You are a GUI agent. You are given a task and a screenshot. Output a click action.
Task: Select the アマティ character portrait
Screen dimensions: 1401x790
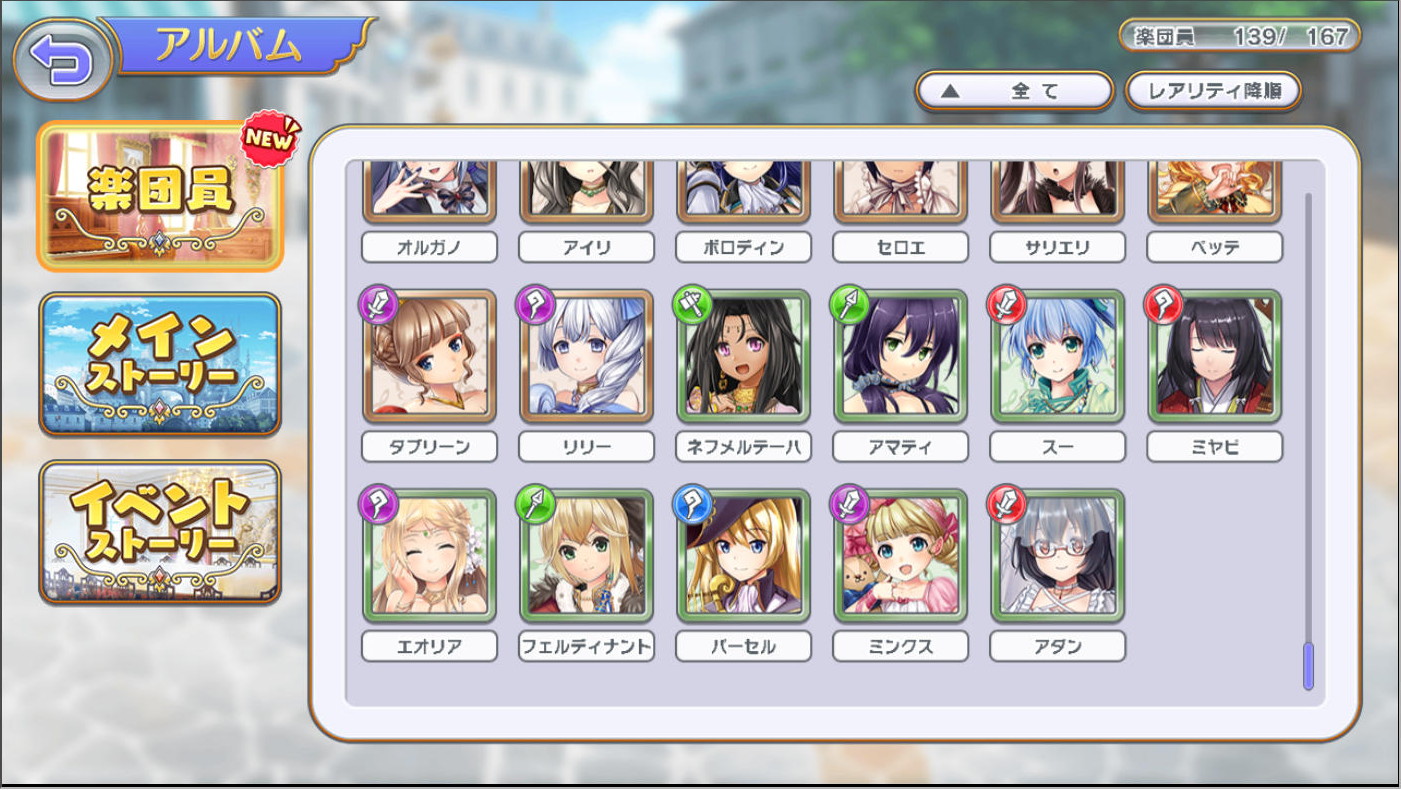pos(900,357)
